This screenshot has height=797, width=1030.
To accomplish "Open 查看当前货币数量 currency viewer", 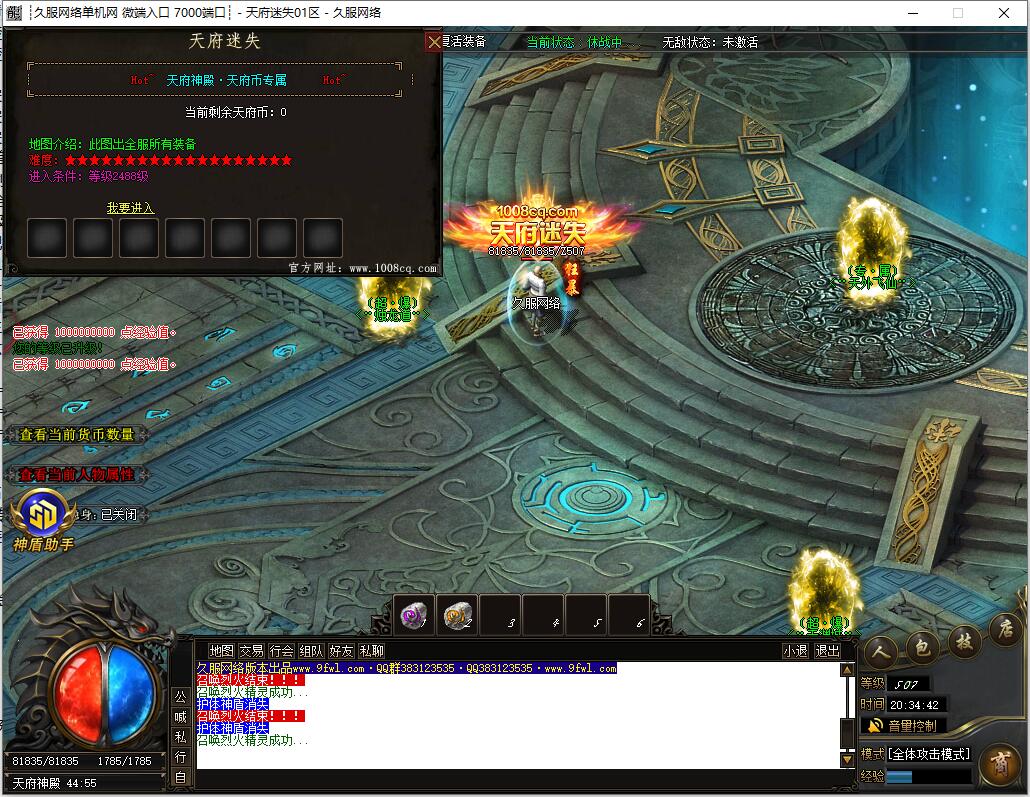I will point(77,435).
